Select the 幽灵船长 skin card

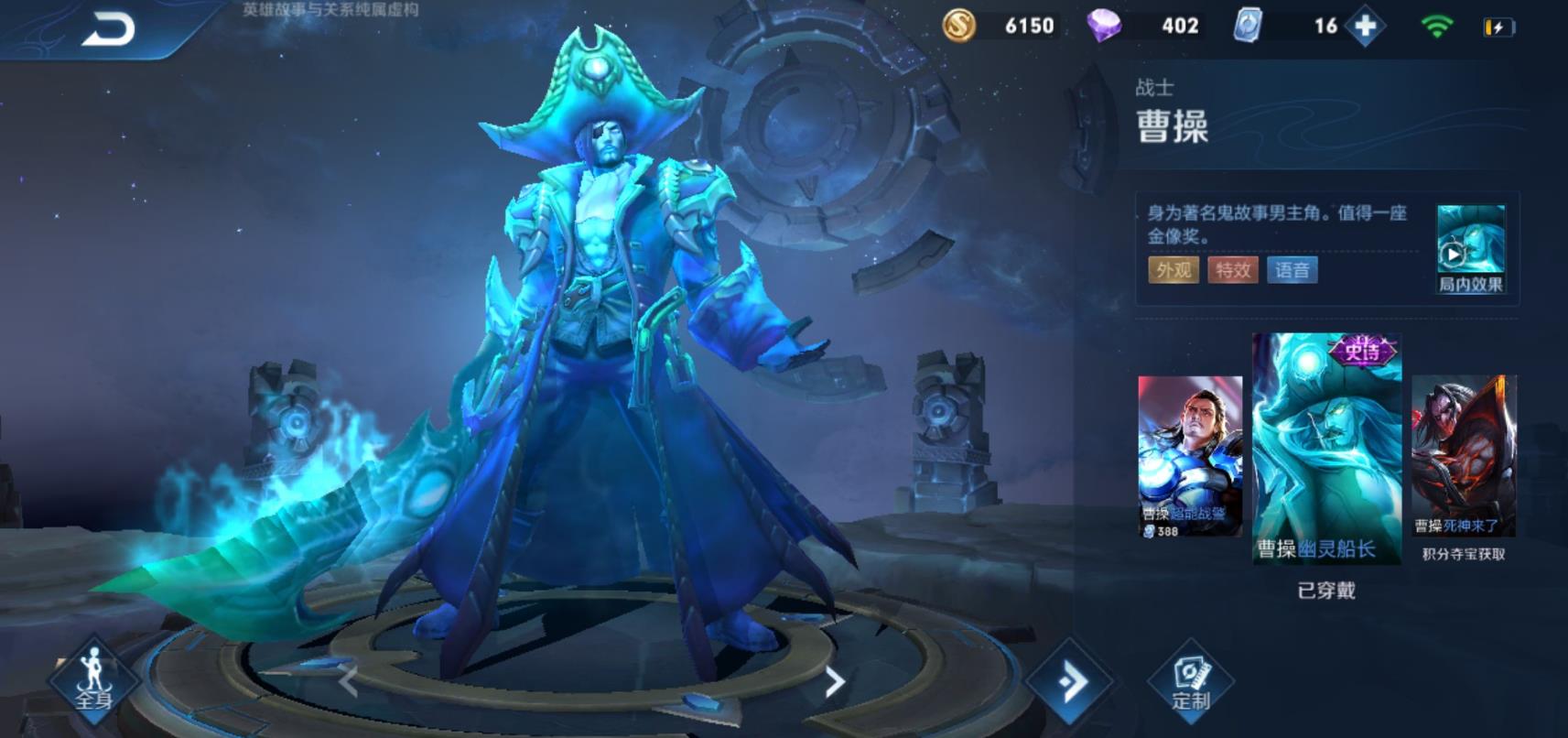[x=1326, y=448]
